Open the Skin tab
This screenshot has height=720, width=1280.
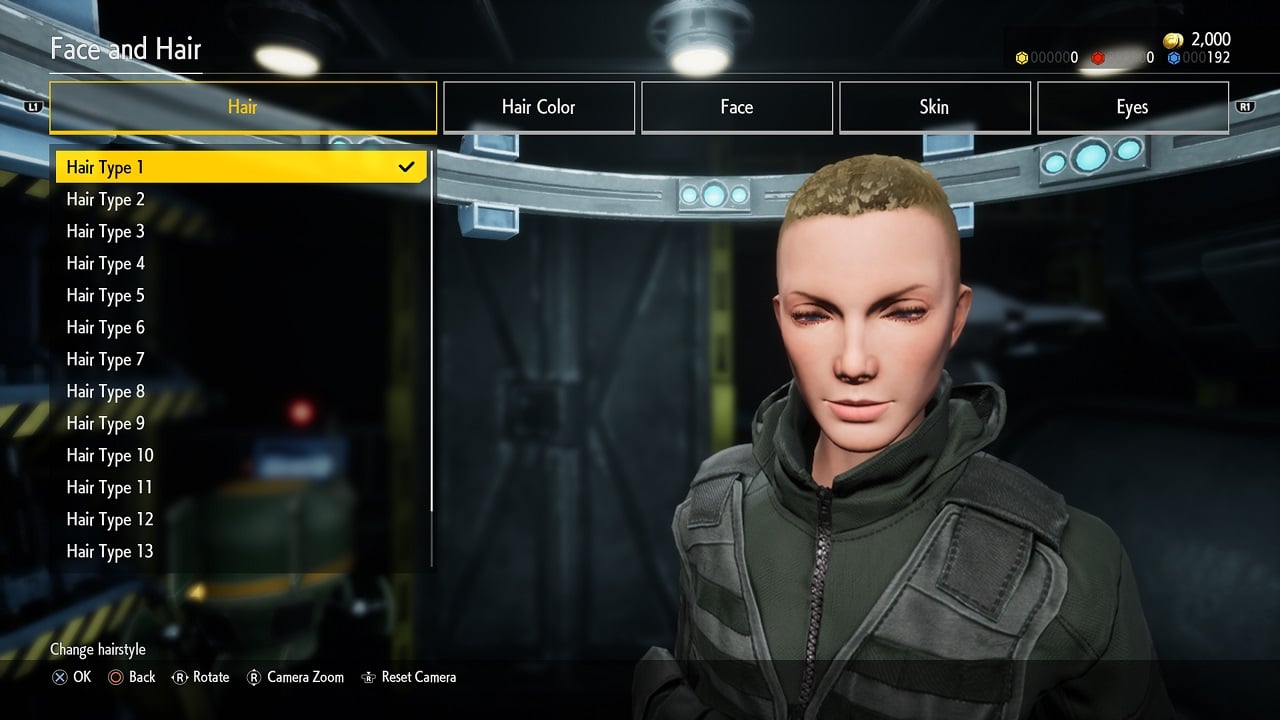[934, 107]
